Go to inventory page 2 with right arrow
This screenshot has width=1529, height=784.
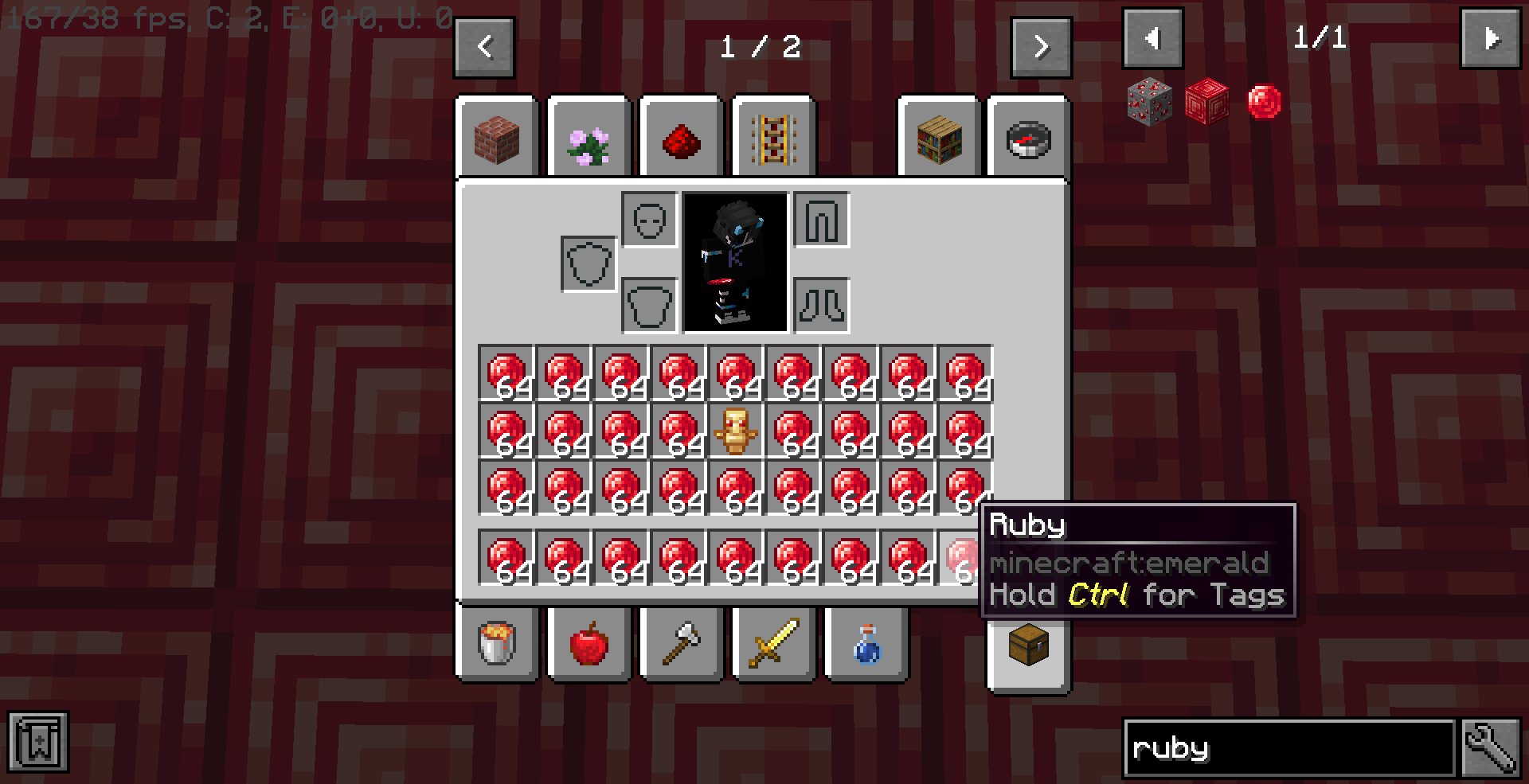pyautogui.click(x=1041, y=47)
